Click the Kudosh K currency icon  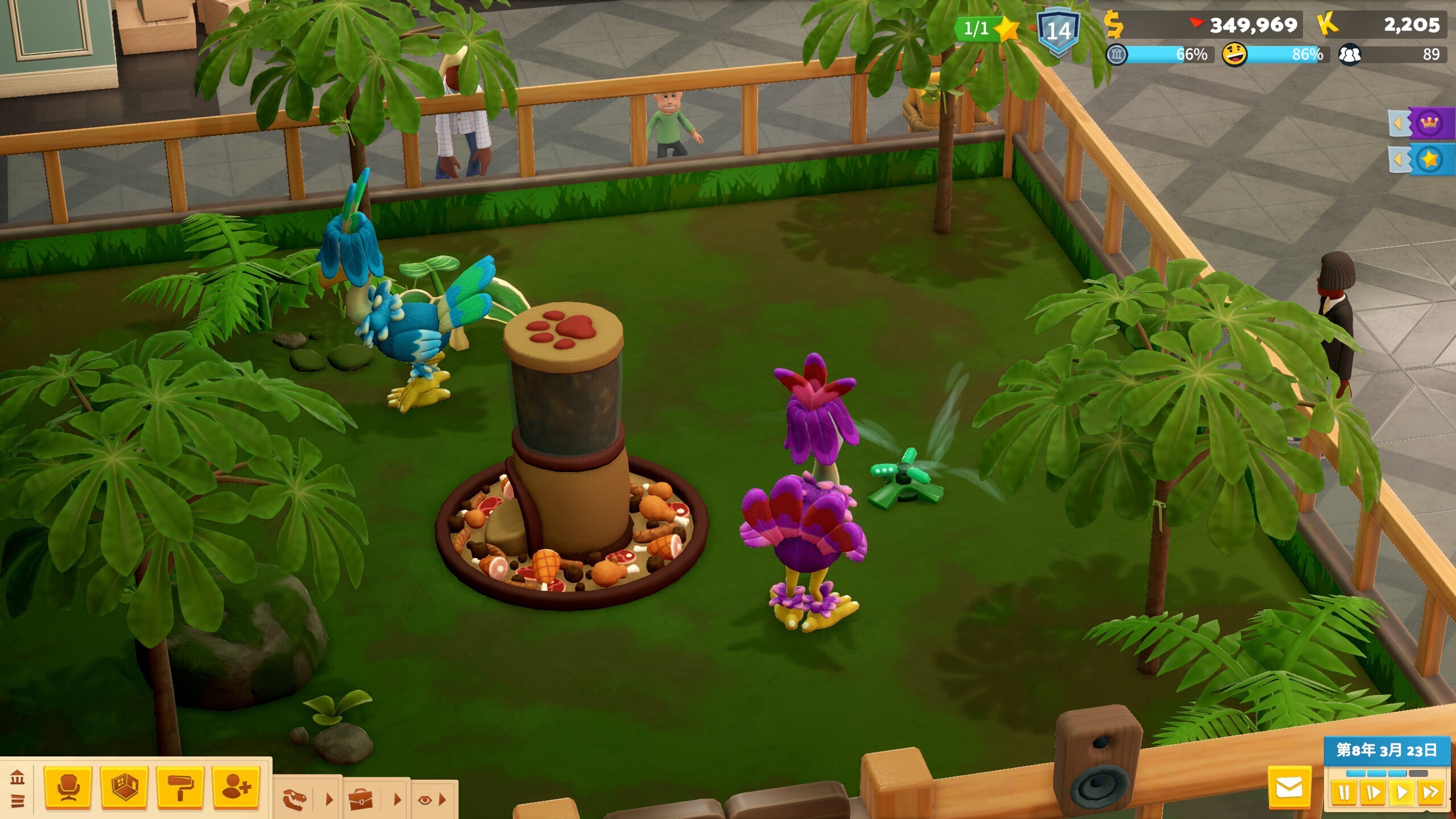(1327, 24)
